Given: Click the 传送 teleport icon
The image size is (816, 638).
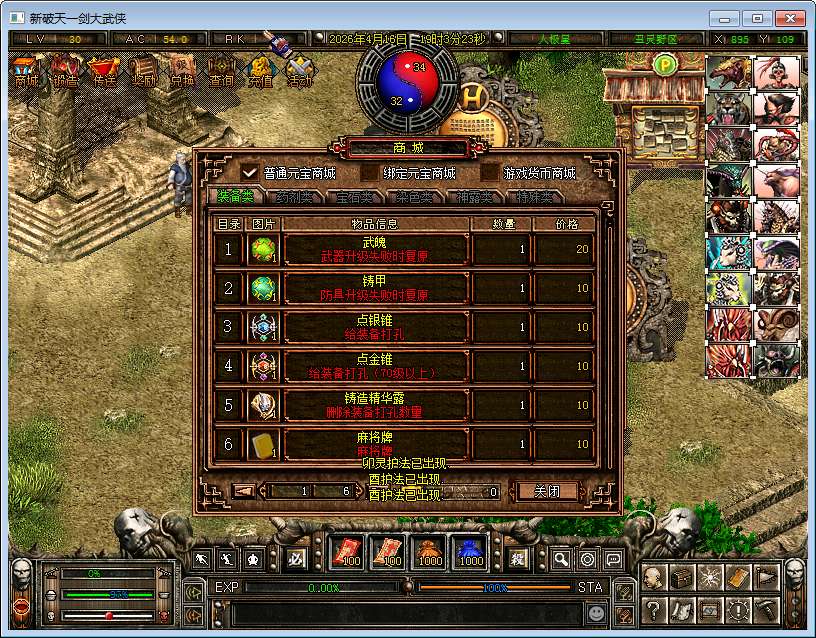Looking at the screenshot, I should coord(103,71).
